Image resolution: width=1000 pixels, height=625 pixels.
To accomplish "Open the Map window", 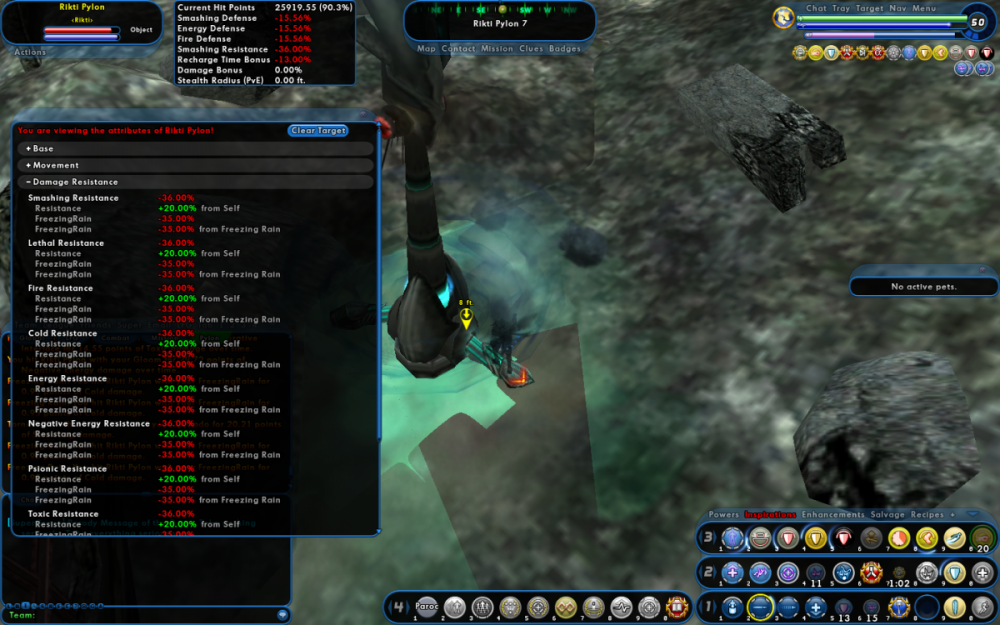I will pos(427,48).
